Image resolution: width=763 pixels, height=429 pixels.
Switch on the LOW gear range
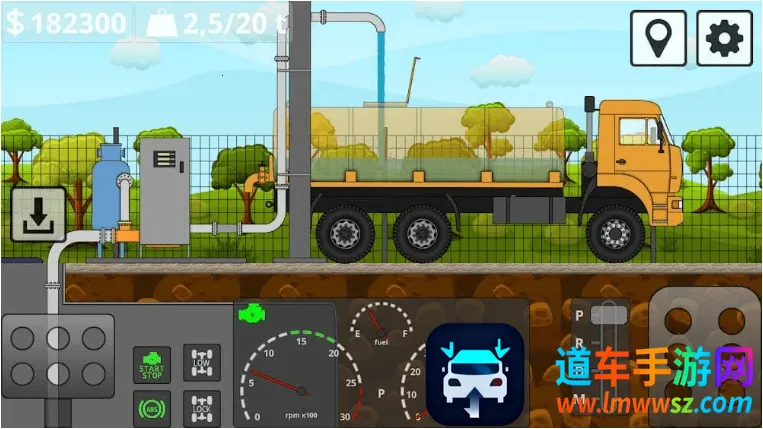[x=204, y=365]
